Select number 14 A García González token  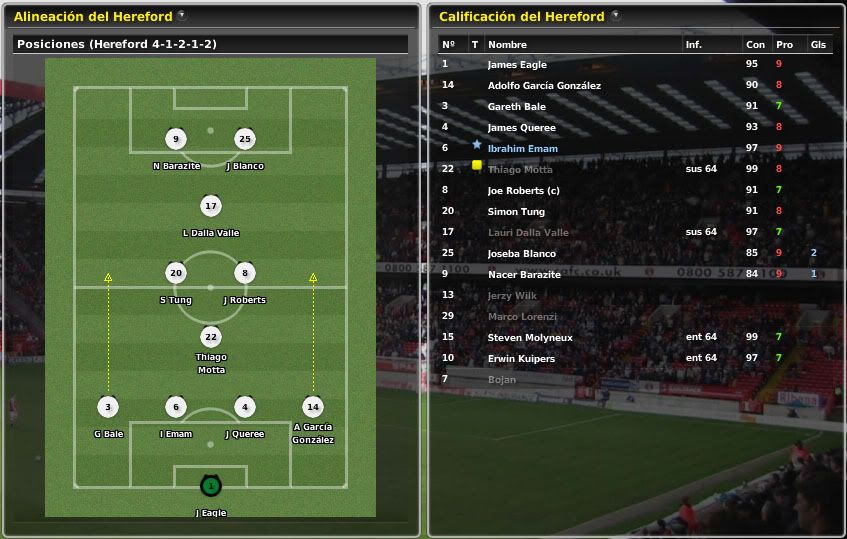tap(313, 407)
